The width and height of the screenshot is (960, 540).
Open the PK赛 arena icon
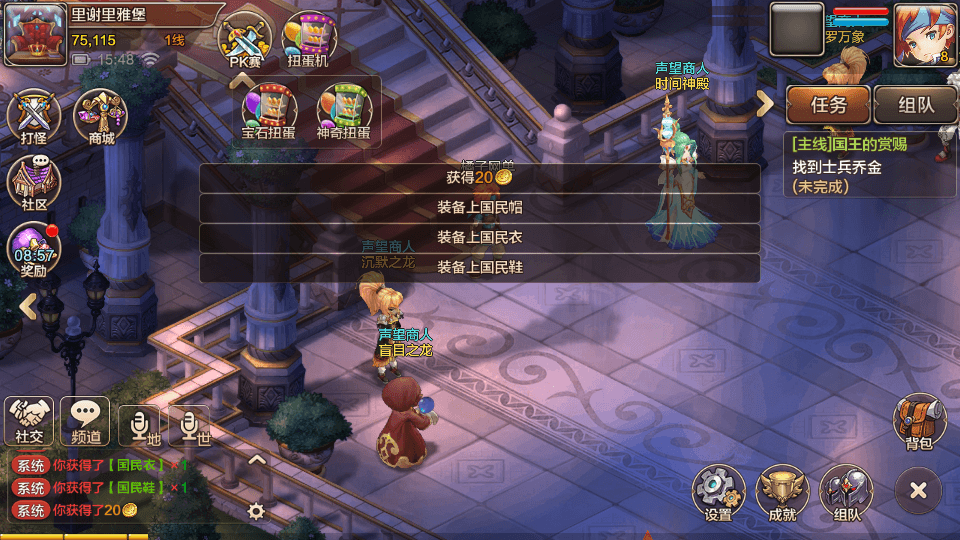point(245,40)
